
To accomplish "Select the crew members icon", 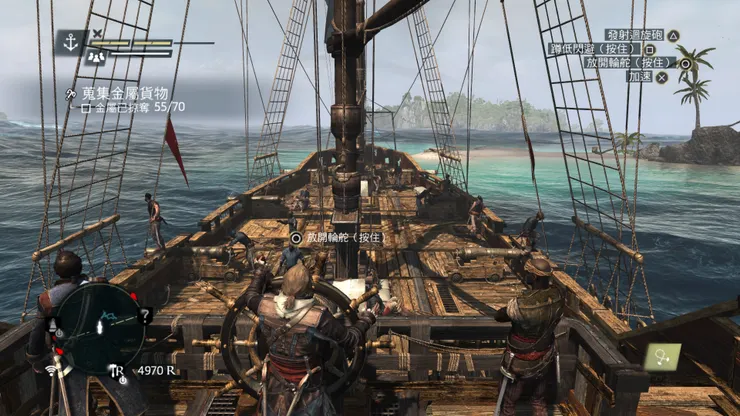I will click(x=98, y=58).
